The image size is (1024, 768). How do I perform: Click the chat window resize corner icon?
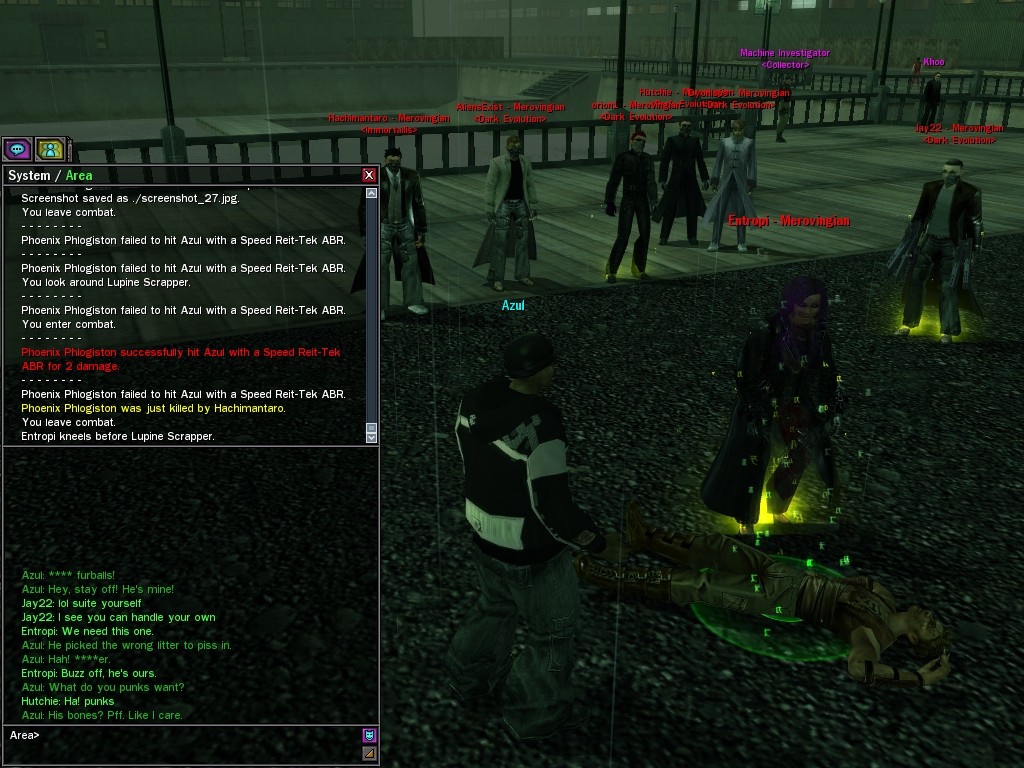tap(369, 753)
